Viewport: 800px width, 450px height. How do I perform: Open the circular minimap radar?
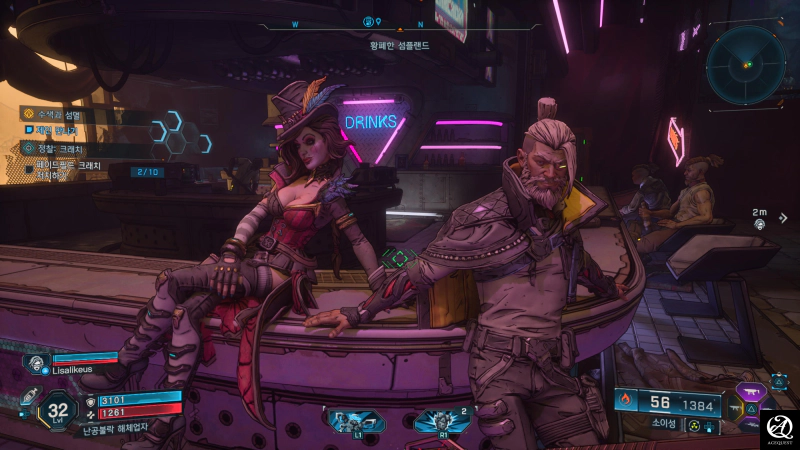pyautogui.click(x=745, y=64)
